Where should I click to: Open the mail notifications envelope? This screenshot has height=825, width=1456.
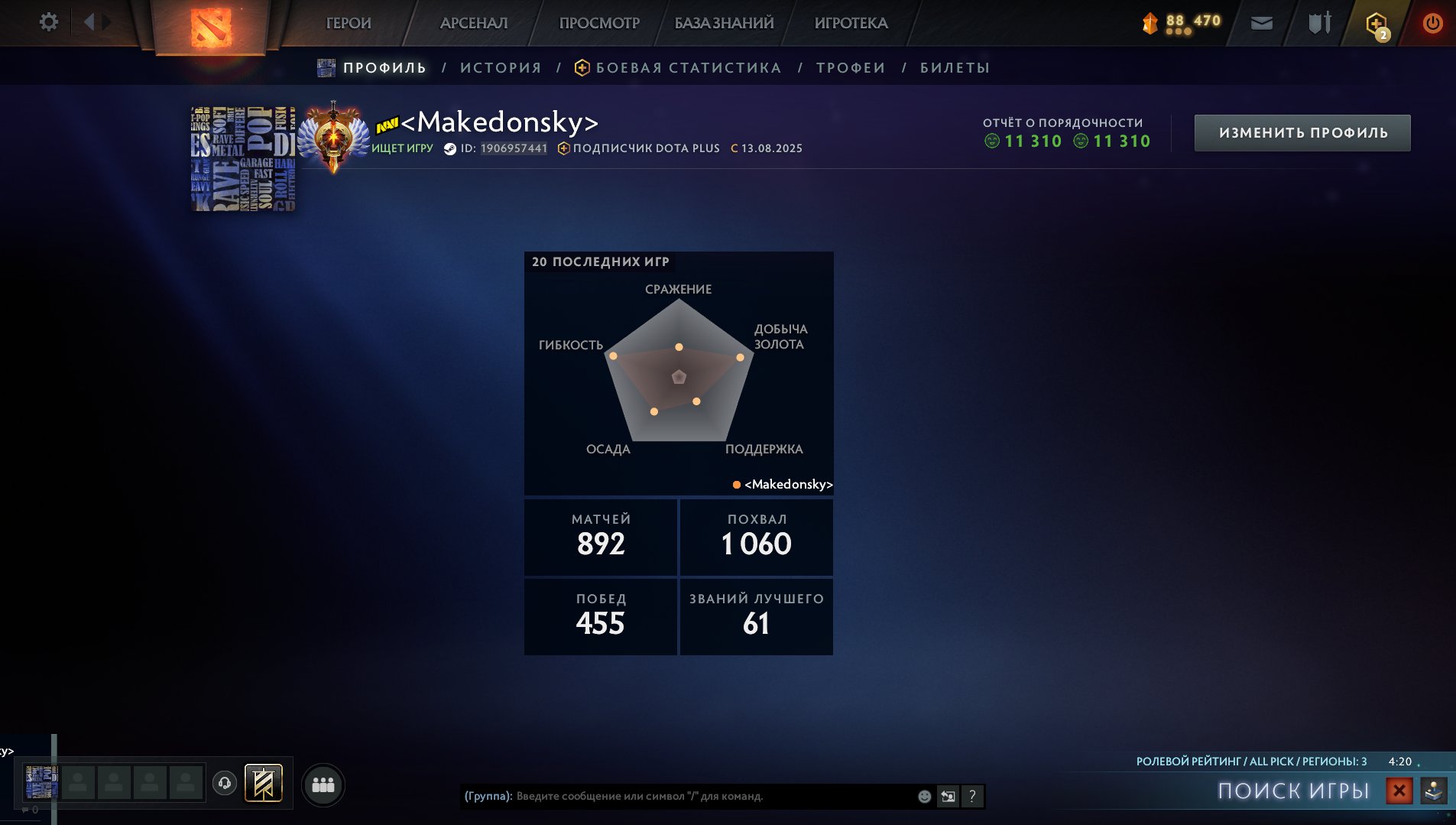tap(1261, 22)
